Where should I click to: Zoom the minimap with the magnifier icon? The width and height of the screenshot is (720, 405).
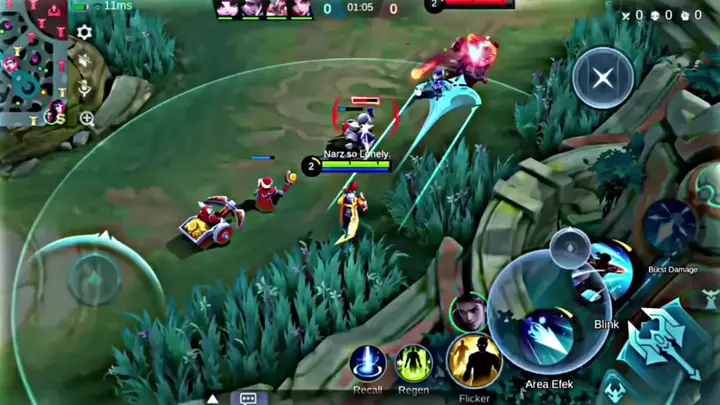[x=87, y=119]
